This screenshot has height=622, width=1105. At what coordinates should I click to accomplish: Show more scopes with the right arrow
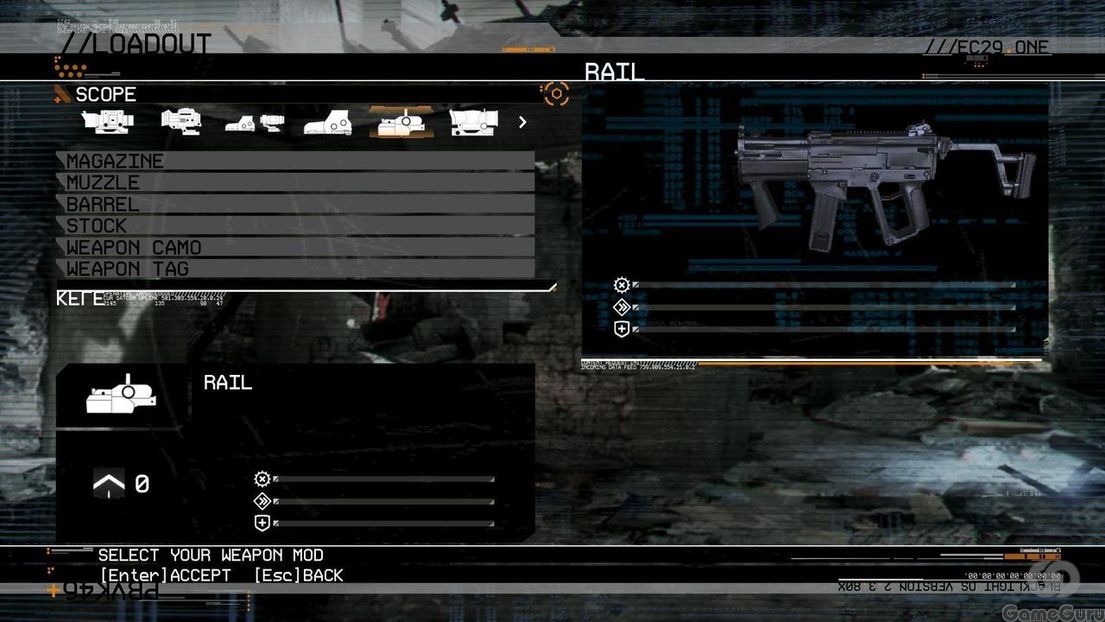point(522,122)
